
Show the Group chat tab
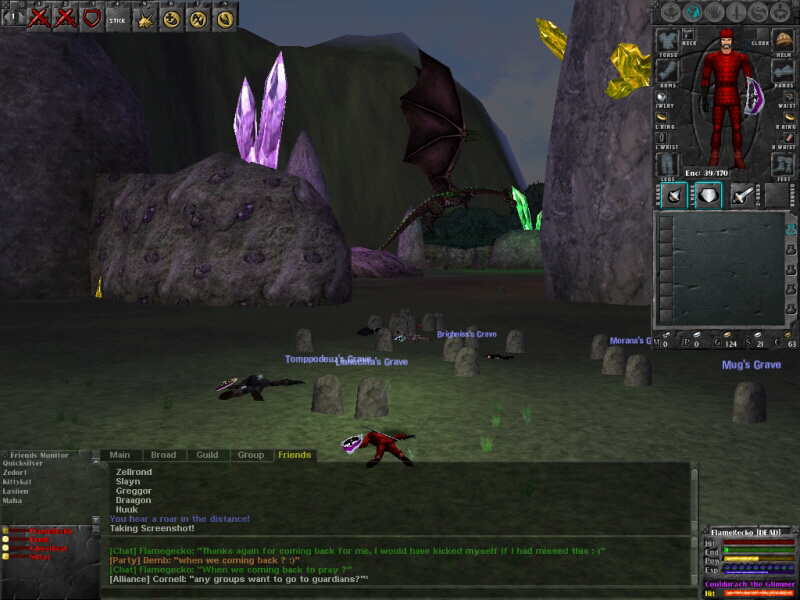click(x=250, y=455)
